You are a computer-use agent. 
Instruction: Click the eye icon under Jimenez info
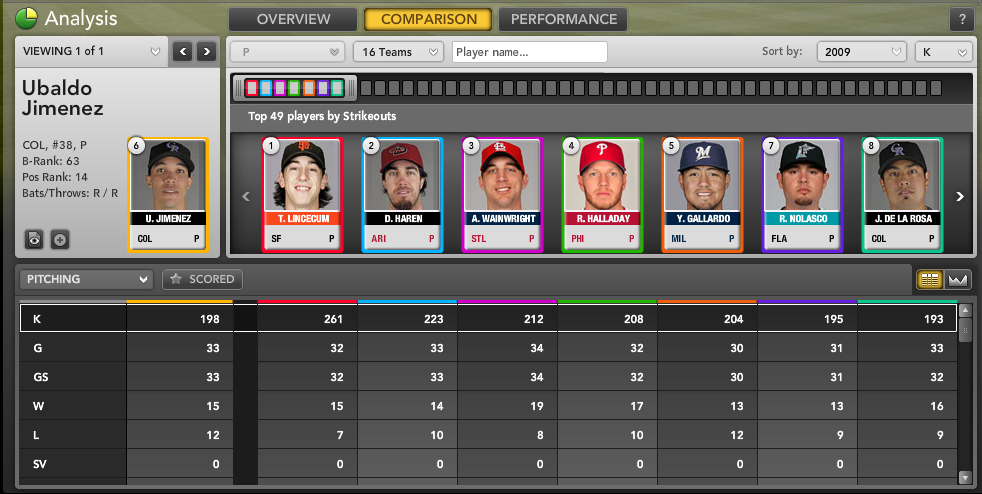tap(35, 239)
